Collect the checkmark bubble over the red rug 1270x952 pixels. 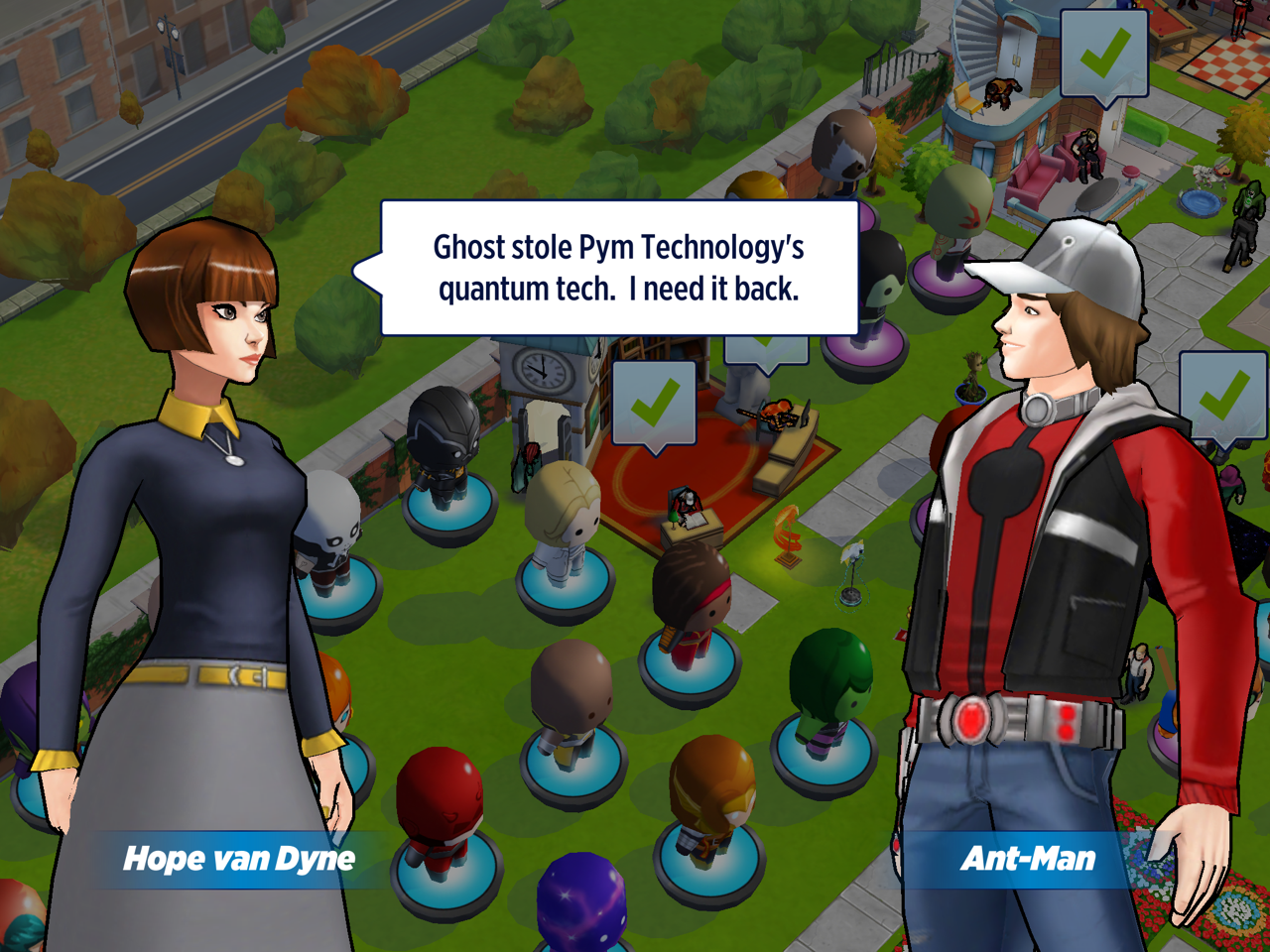[654, 404]
